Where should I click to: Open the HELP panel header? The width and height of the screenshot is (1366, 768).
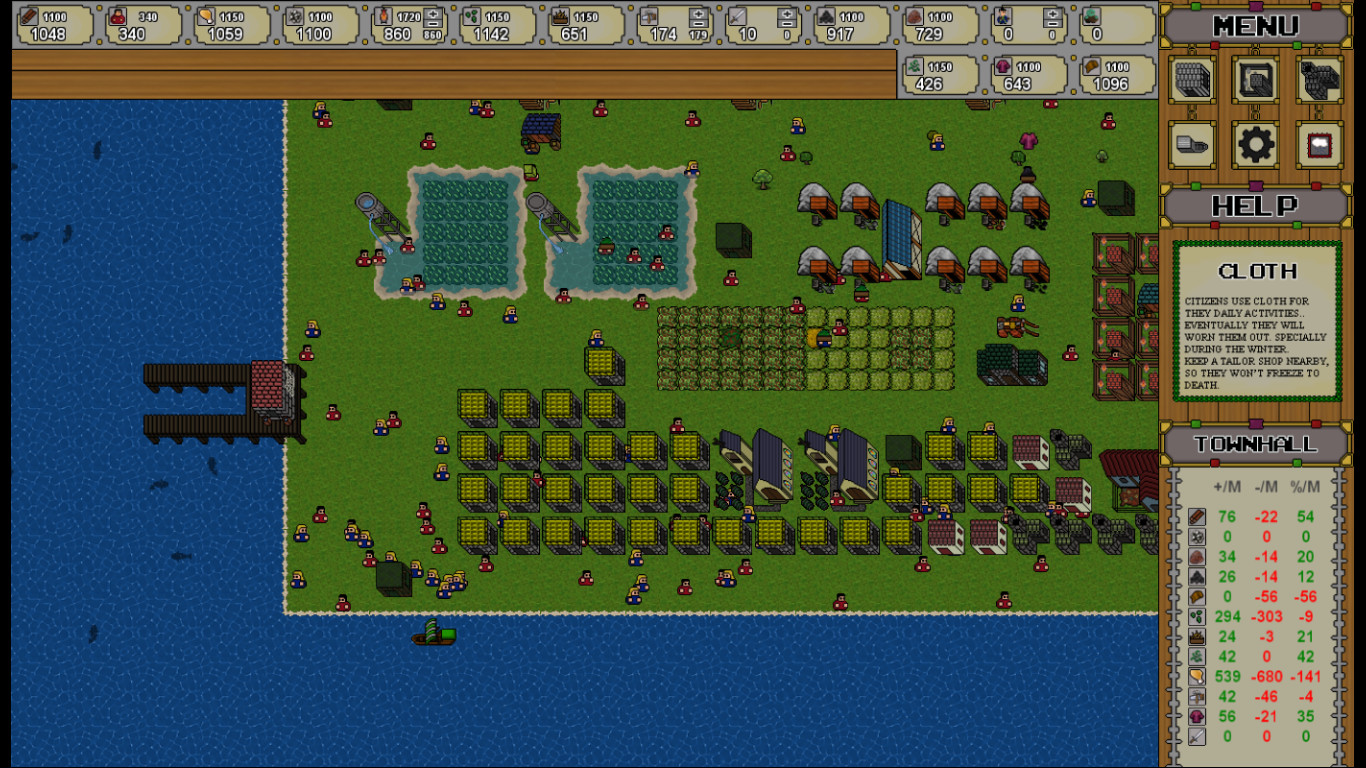[x=1255, y=207]
